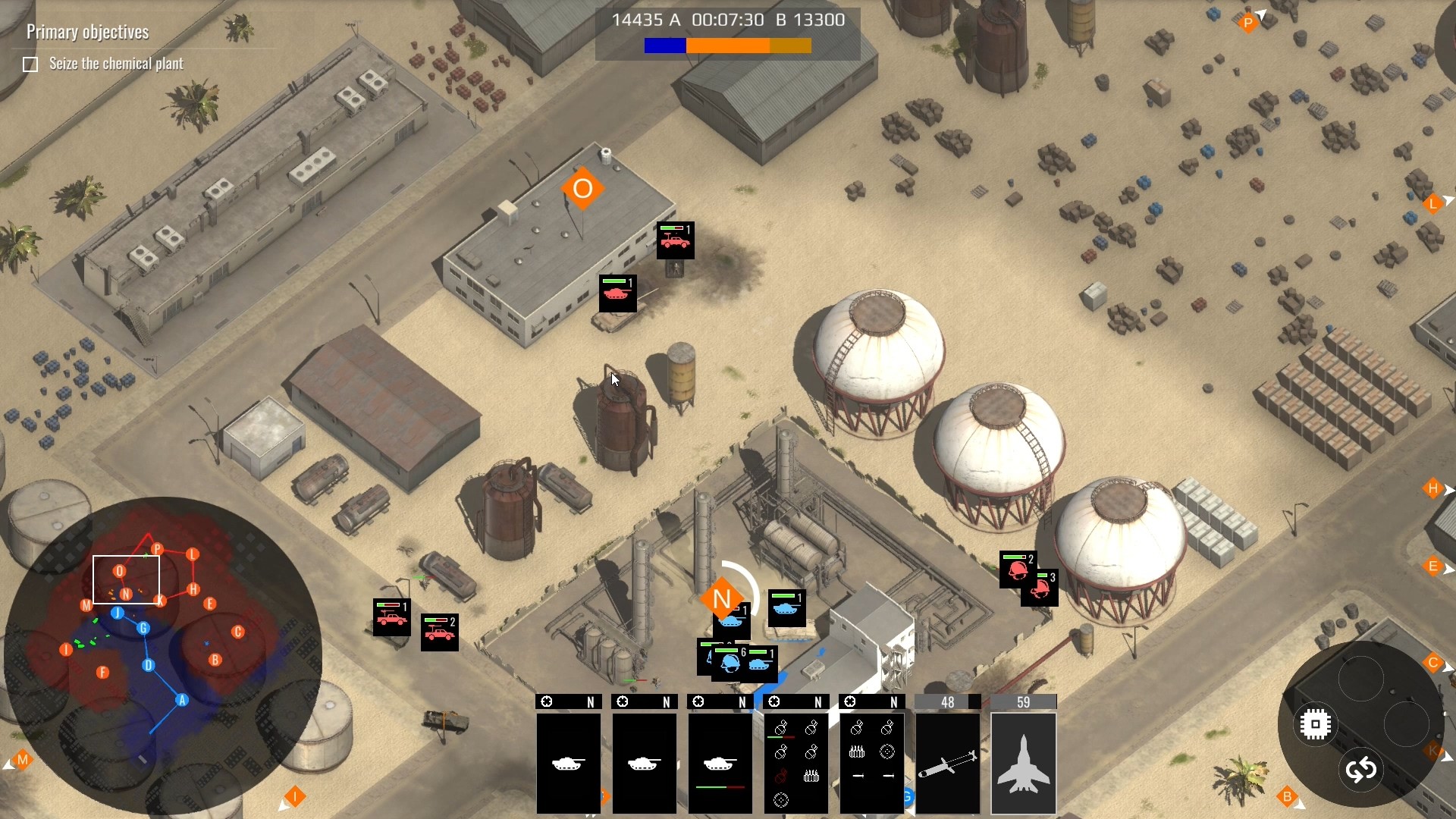
Task: Select the infantry squad card with two rocket icons
Action: (x=871, y=762)
